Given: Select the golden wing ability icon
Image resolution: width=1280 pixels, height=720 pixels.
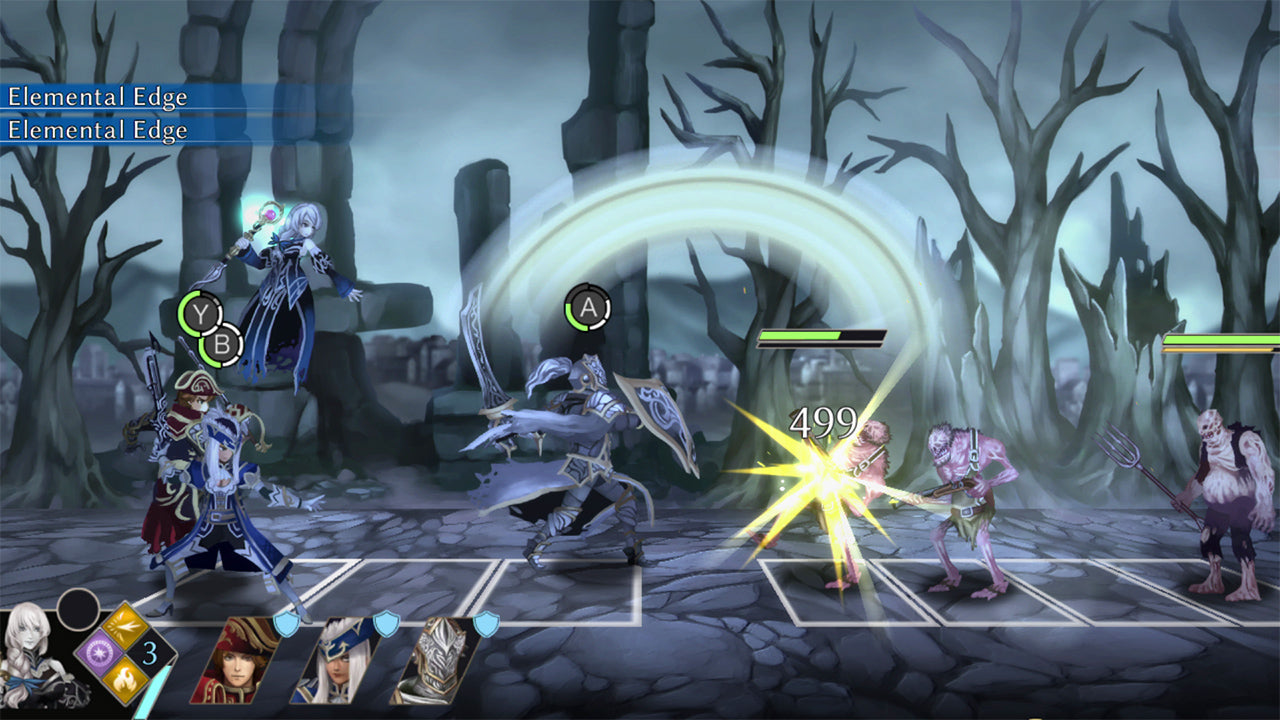Looking at the screenshot, I should 123,625.
